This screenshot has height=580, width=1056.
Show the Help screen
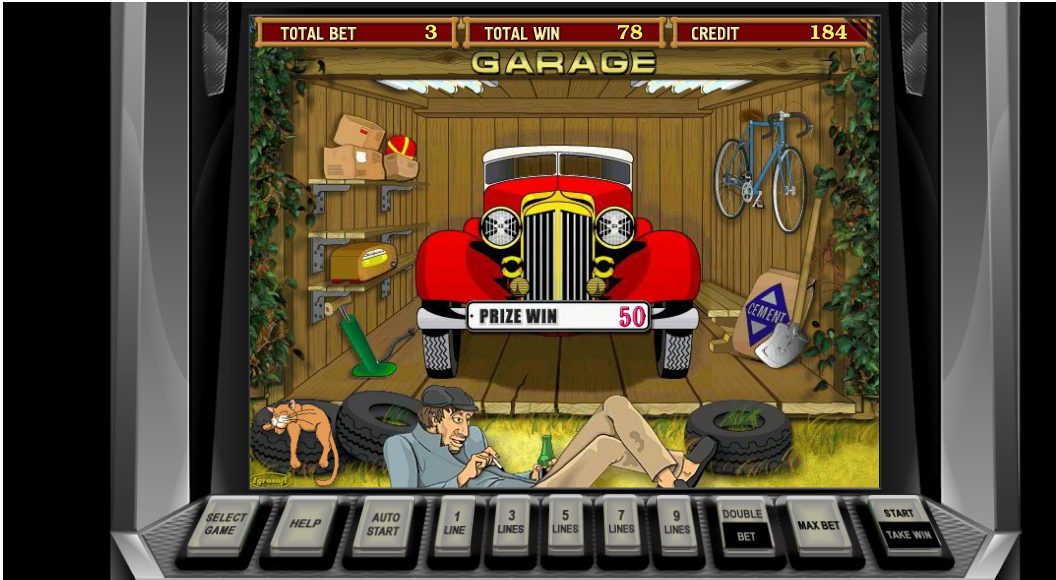coord(303,524)
